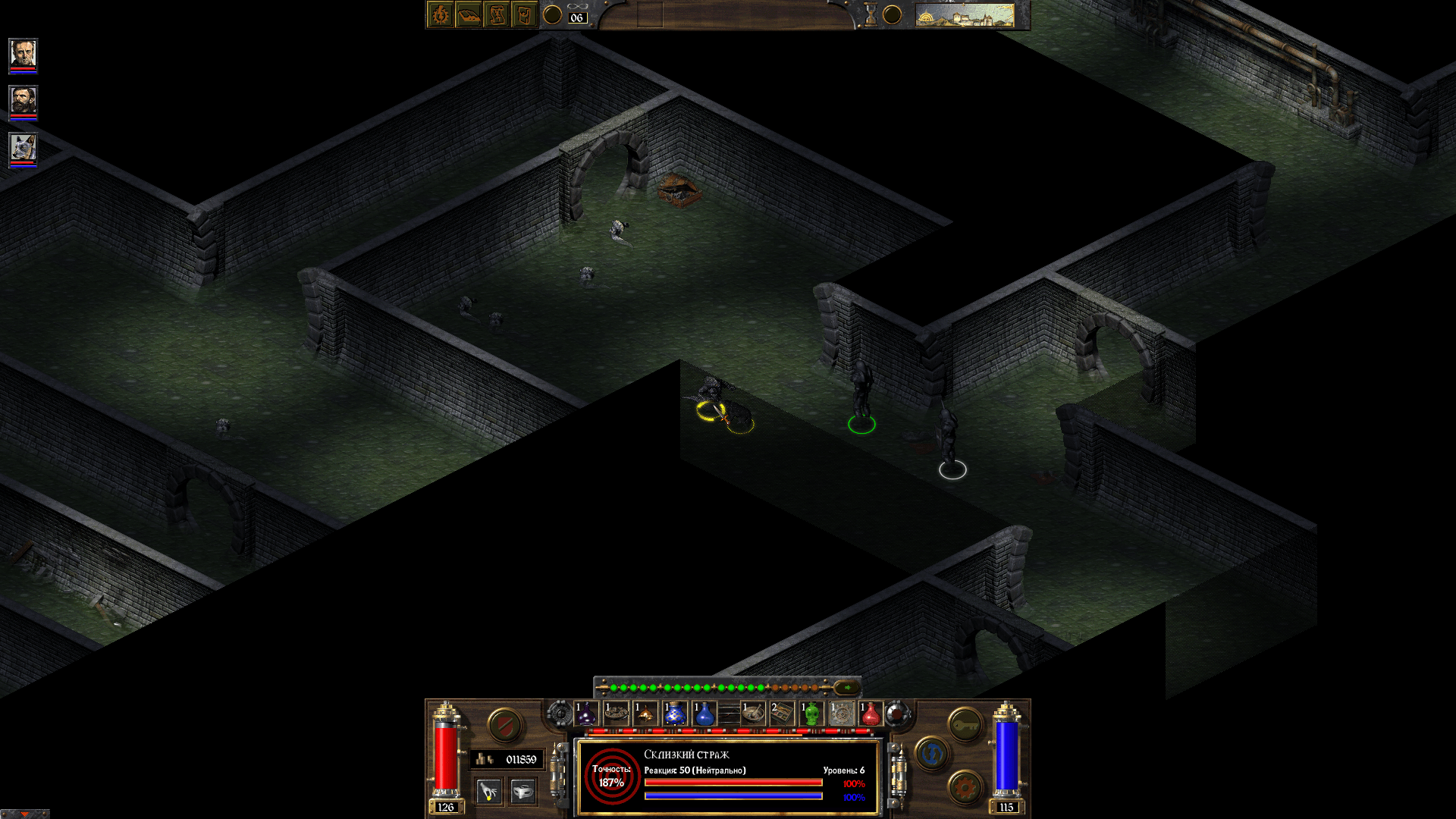Click the blue magic emblem button

[931, 753]
